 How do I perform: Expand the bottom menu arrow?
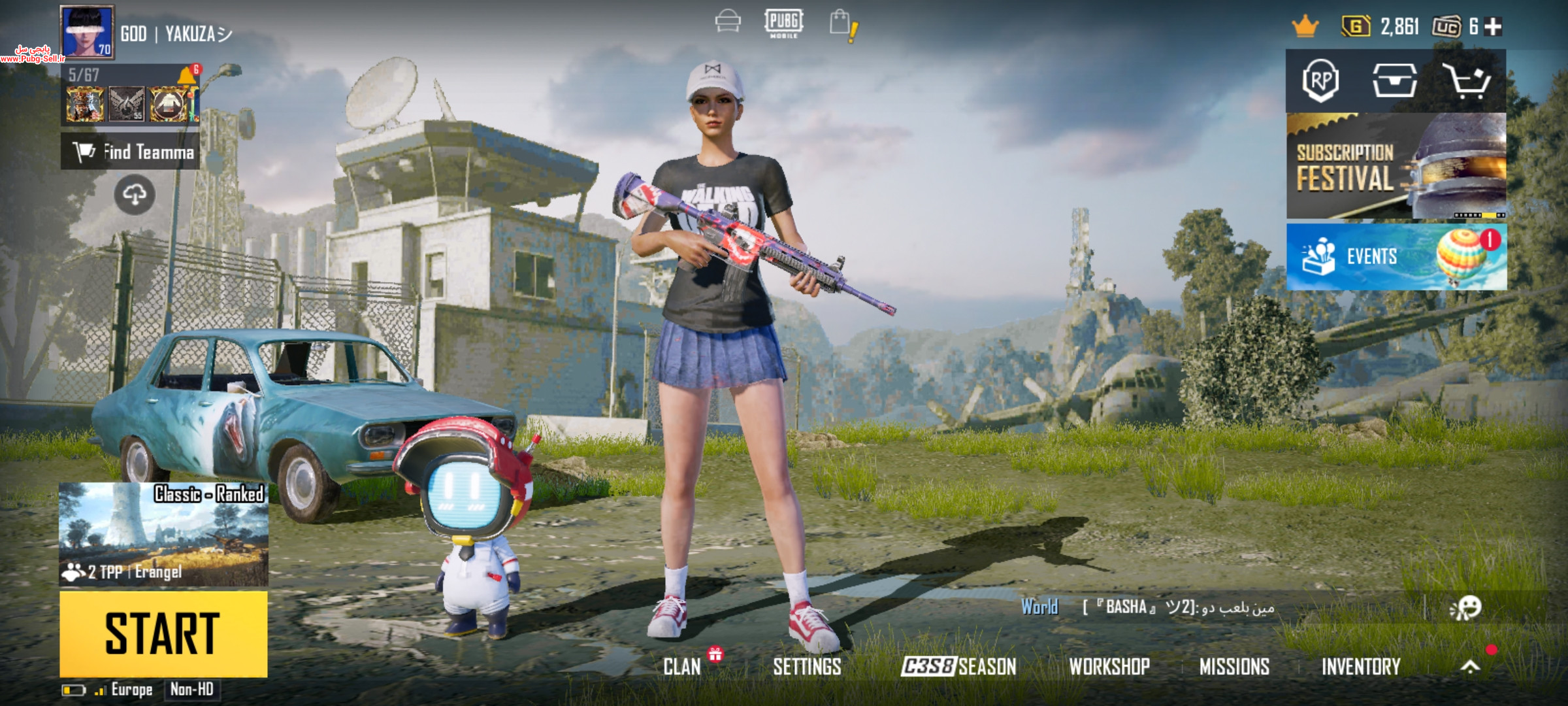(x=1470, y=666)
